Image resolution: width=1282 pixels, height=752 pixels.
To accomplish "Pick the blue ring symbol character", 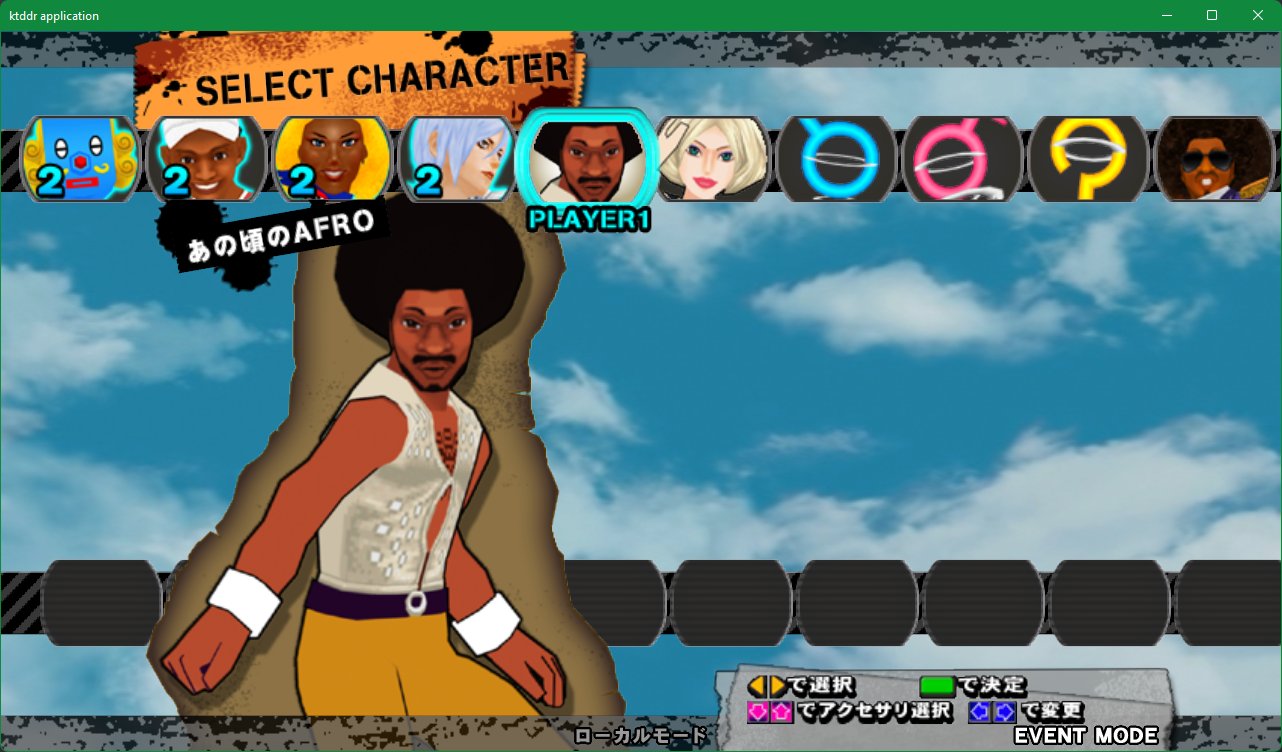I will 838,158.
